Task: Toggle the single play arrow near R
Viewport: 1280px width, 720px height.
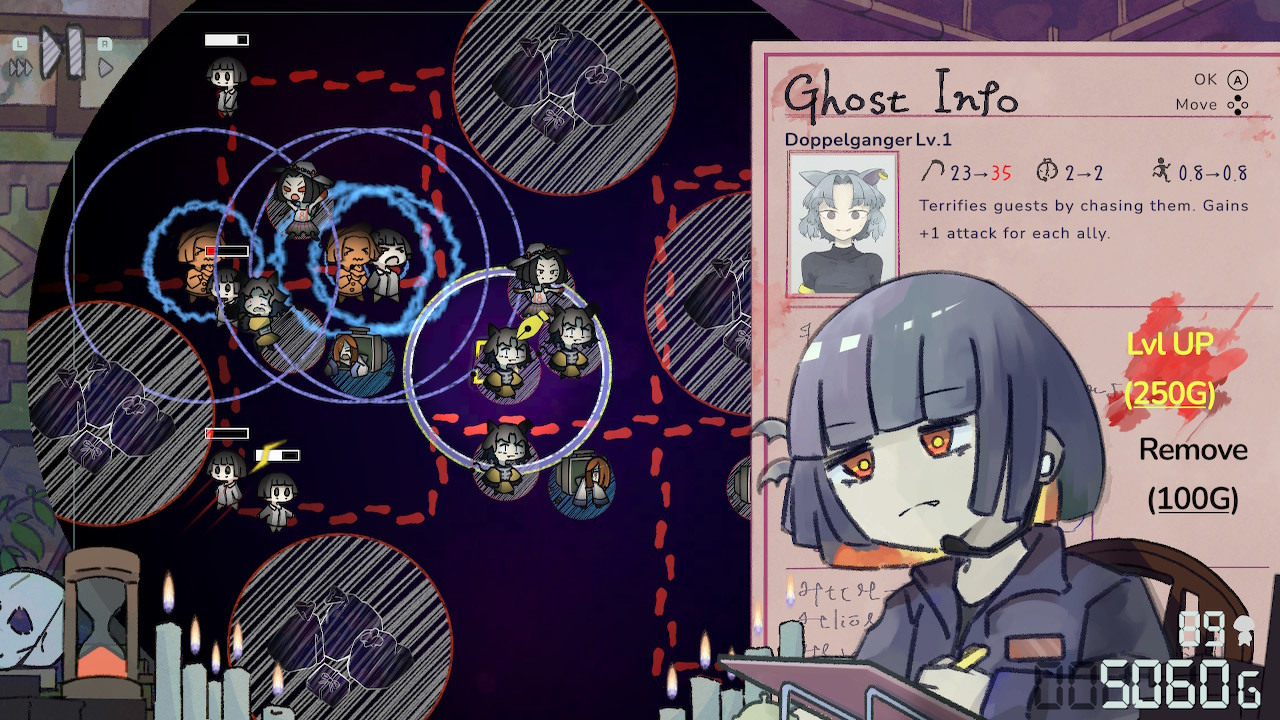Action: (104, 67)
